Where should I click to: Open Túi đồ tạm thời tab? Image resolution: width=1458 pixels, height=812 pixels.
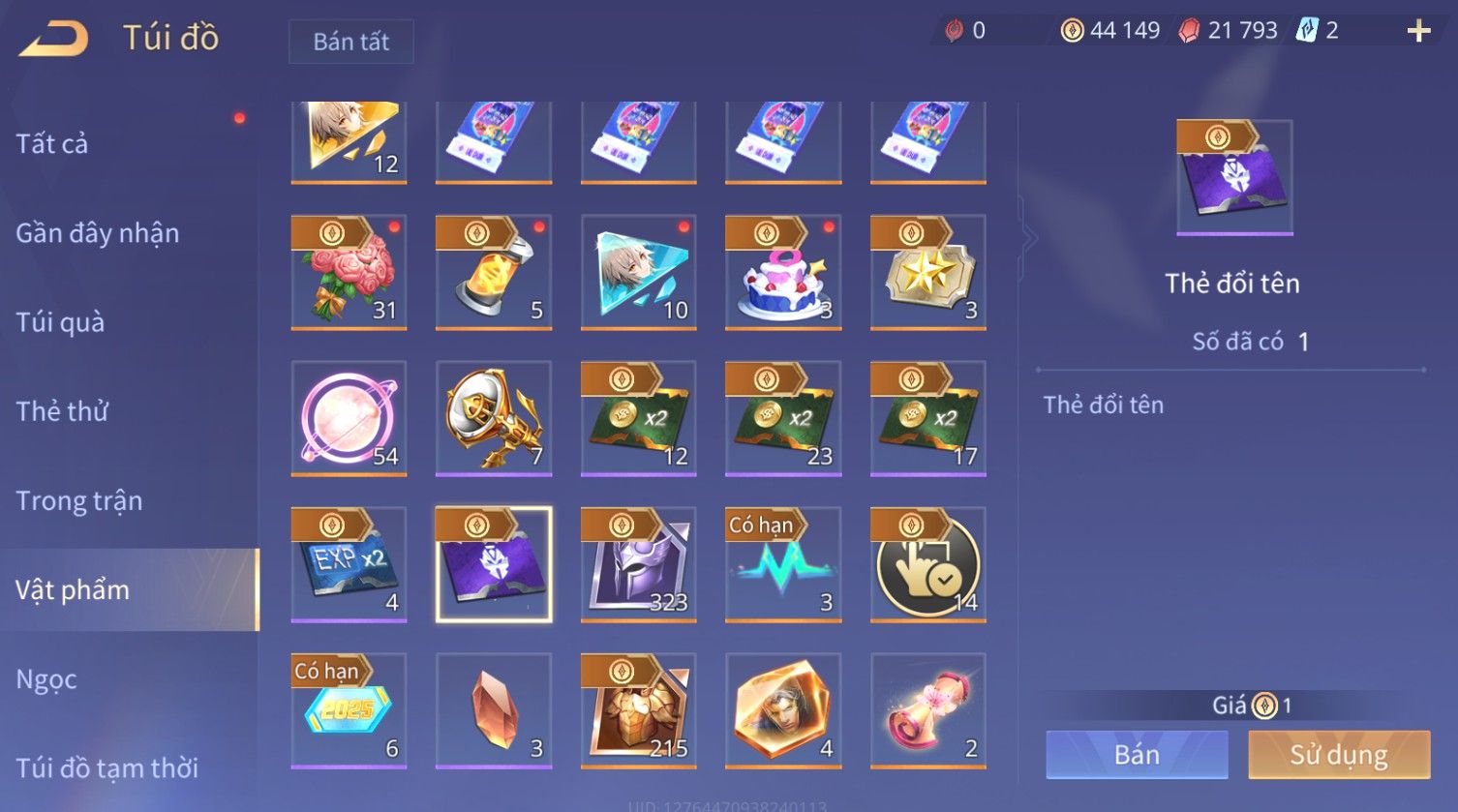pos(106,767)
